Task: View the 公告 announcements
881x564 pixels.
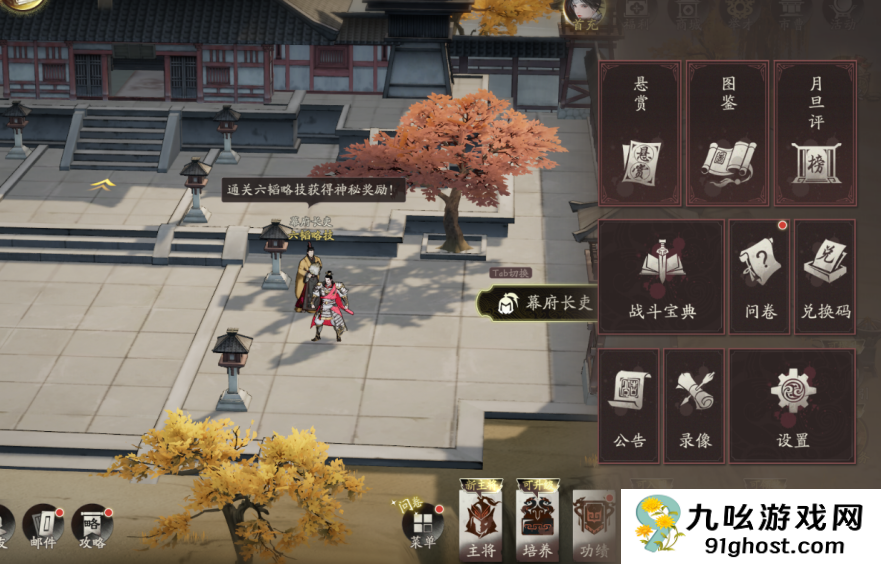Action: [x=629, y=405]
